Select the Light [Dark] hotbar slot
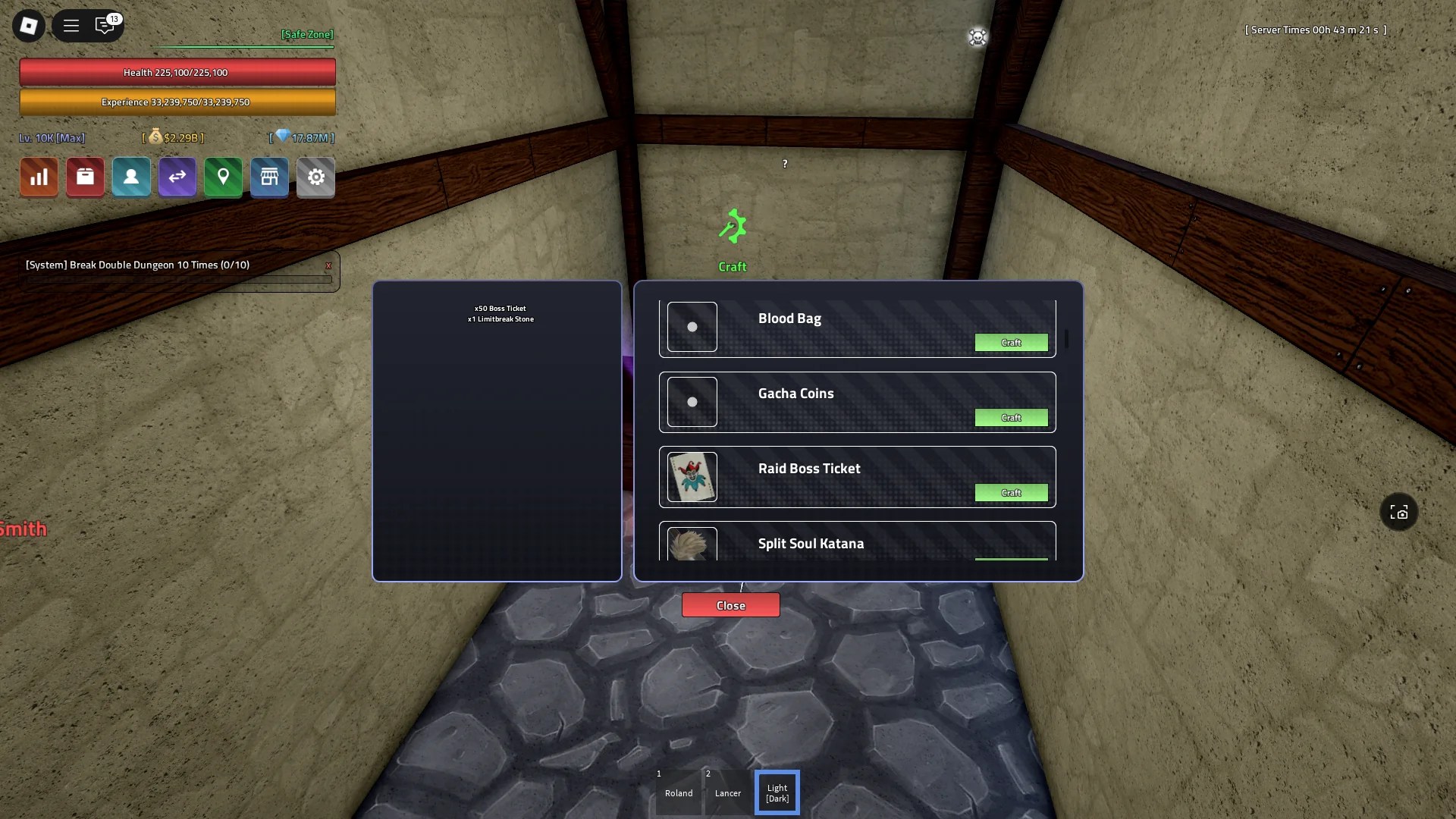Screen dimensions: 1456x819 pos(777,792)
